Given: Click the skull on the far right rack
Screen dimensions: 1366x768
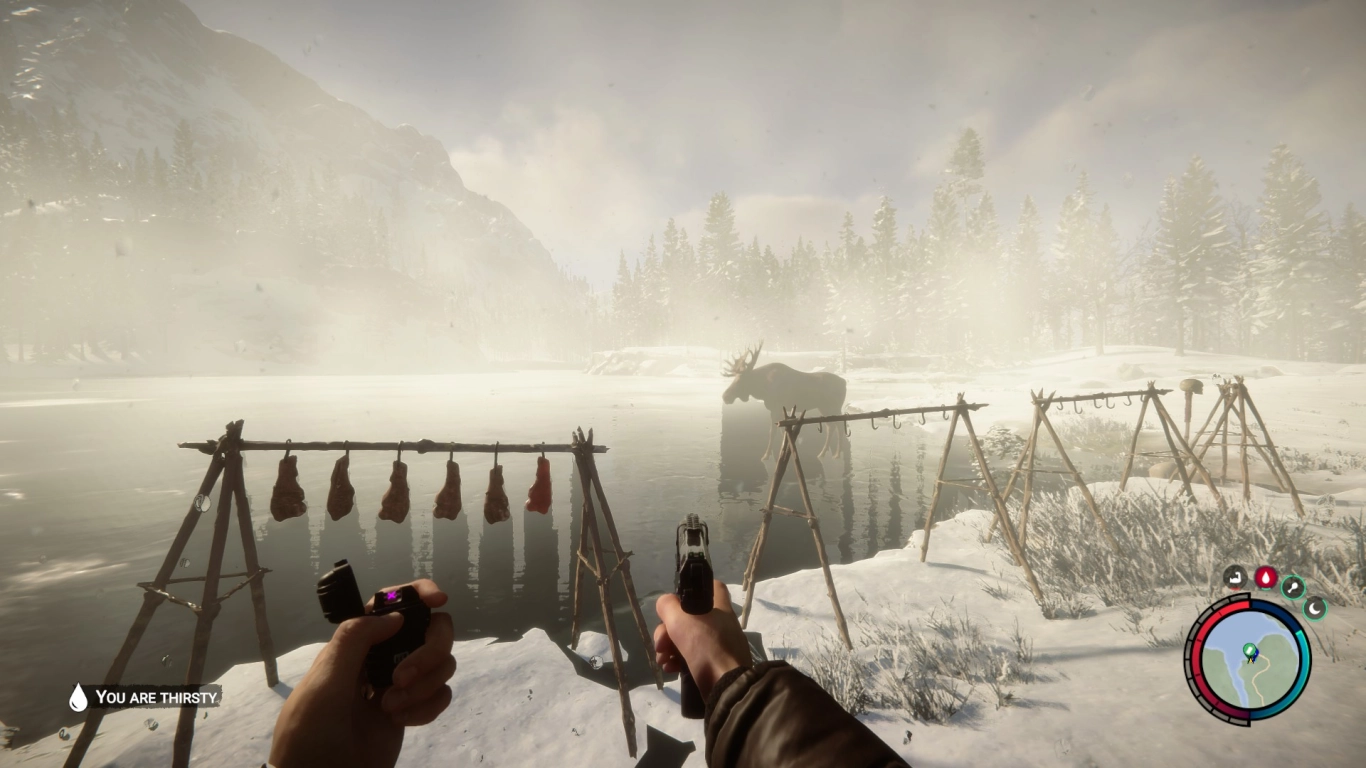Looking at the screenshot, I should (x=1192, y=385).
